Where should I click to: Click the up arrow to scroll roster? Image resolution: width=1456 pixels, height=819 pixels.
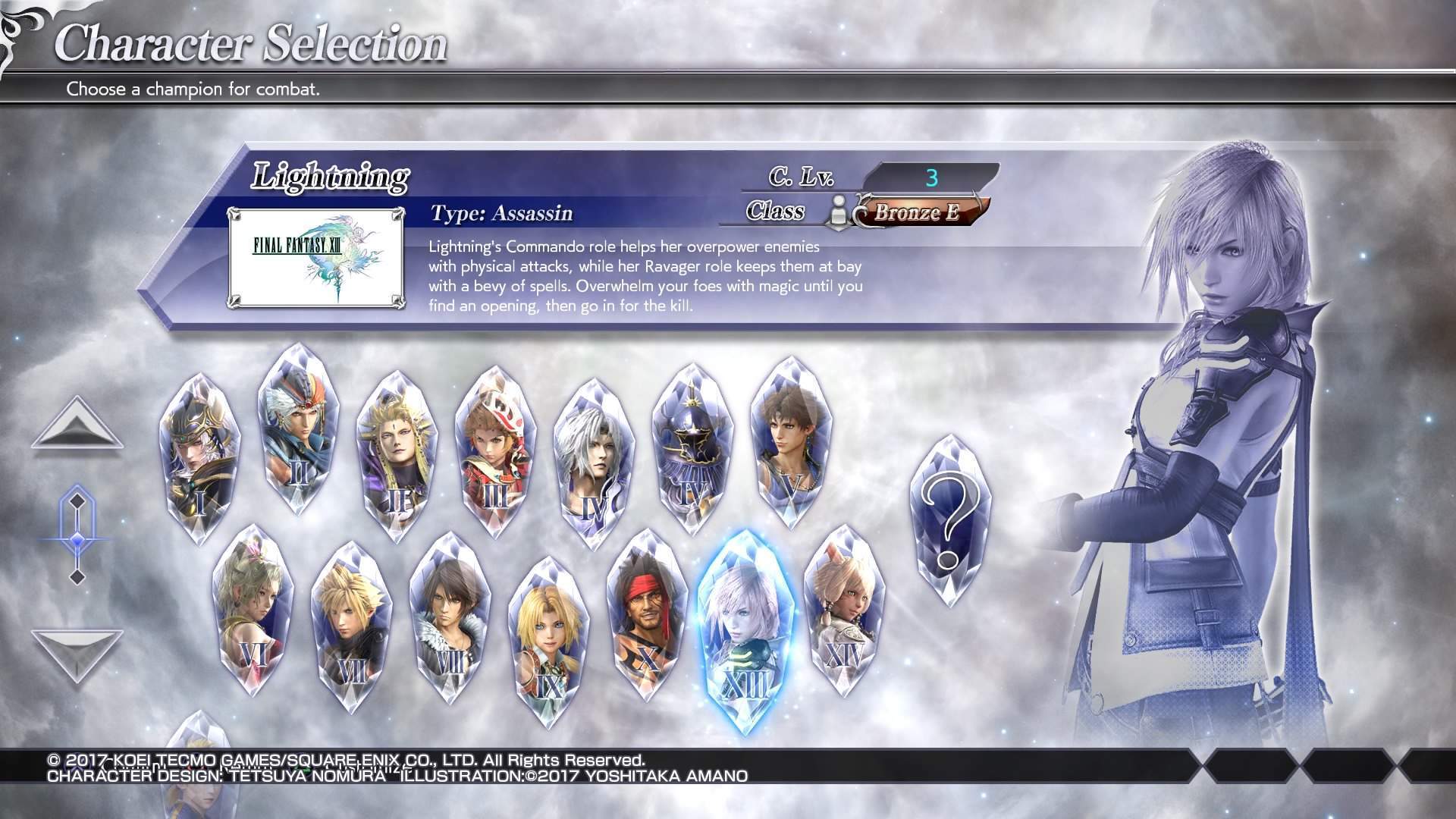click(77, 428)
